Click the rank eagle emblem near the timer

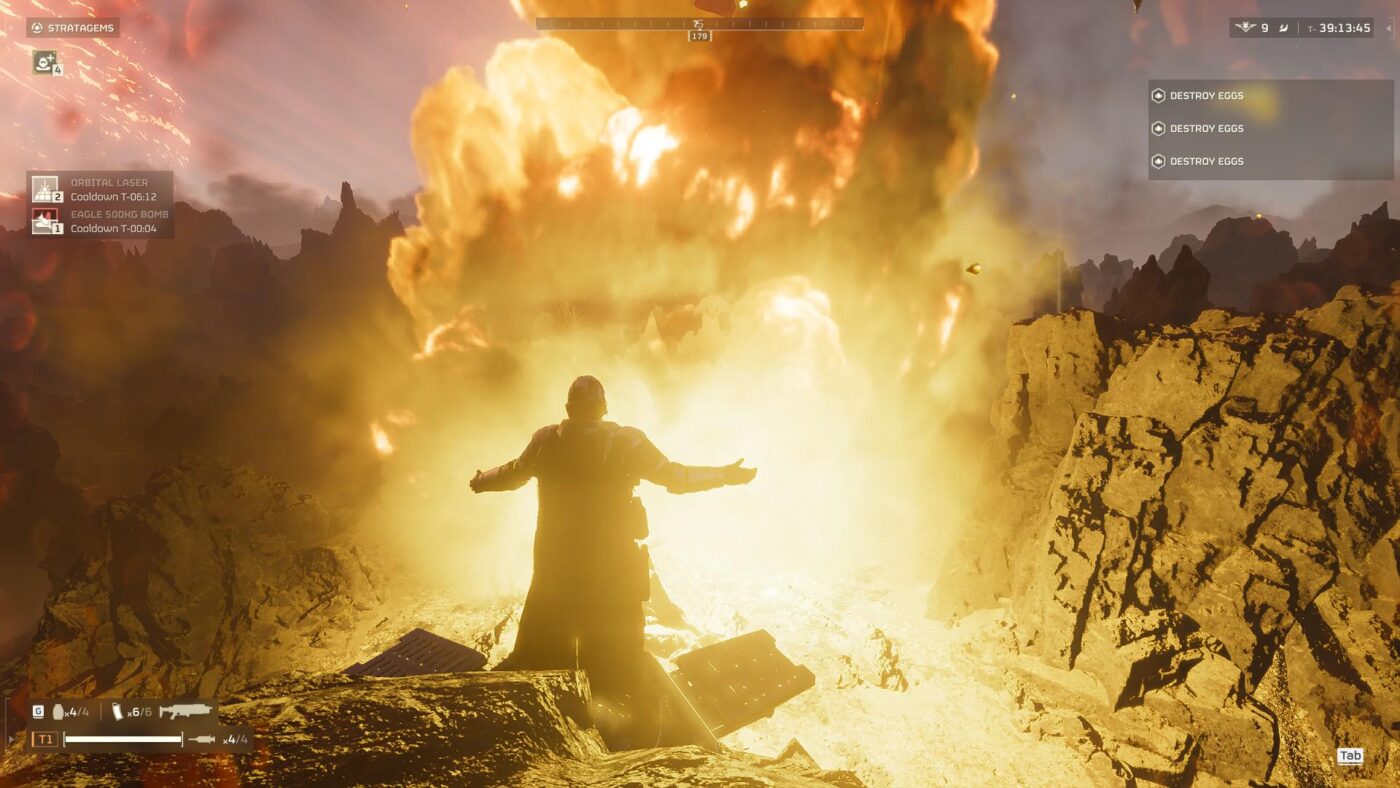[x=1245, y=27]
